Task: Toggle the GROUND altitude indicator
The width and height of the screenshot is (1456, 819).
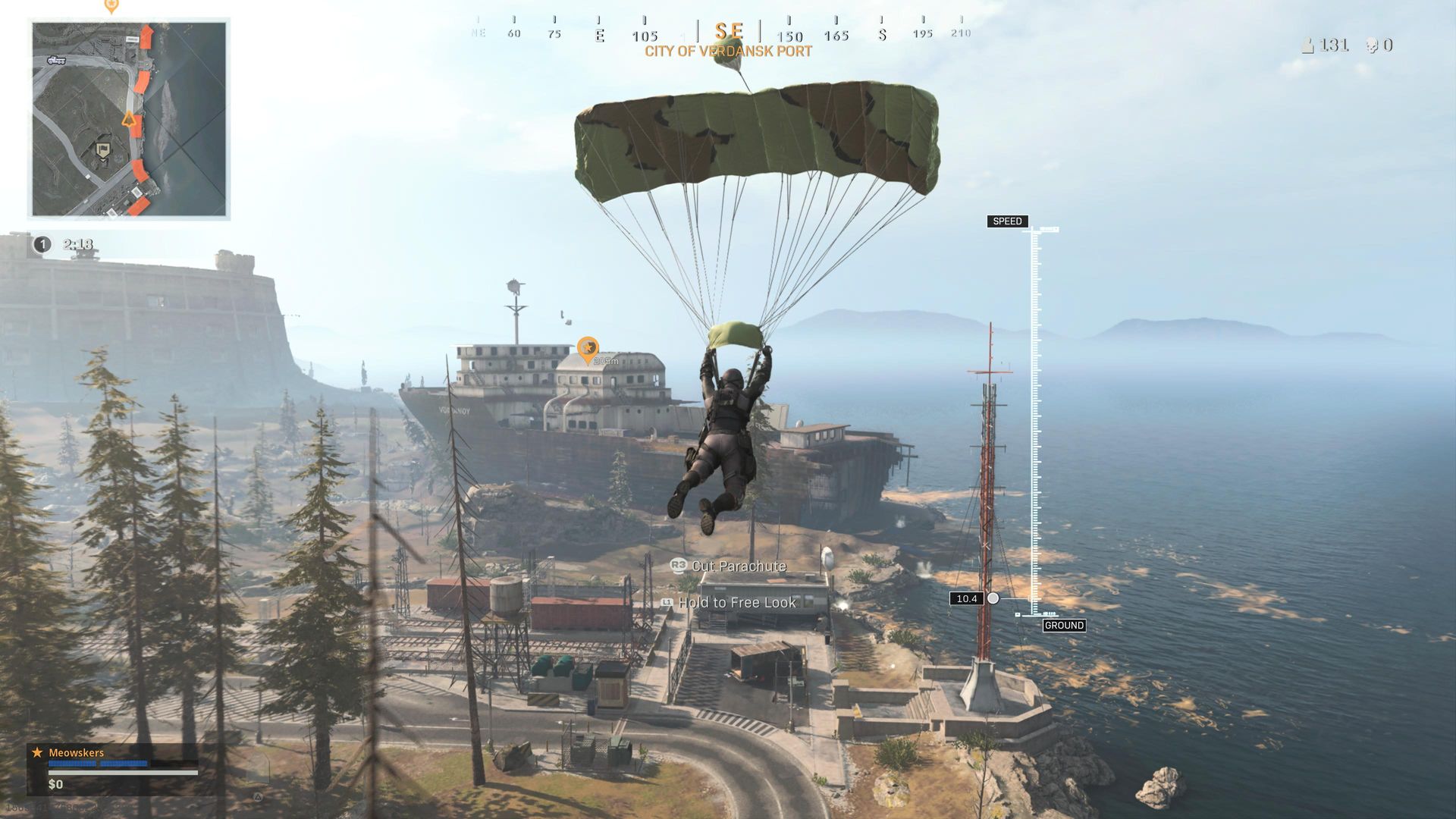Action: click(1065, 626)
